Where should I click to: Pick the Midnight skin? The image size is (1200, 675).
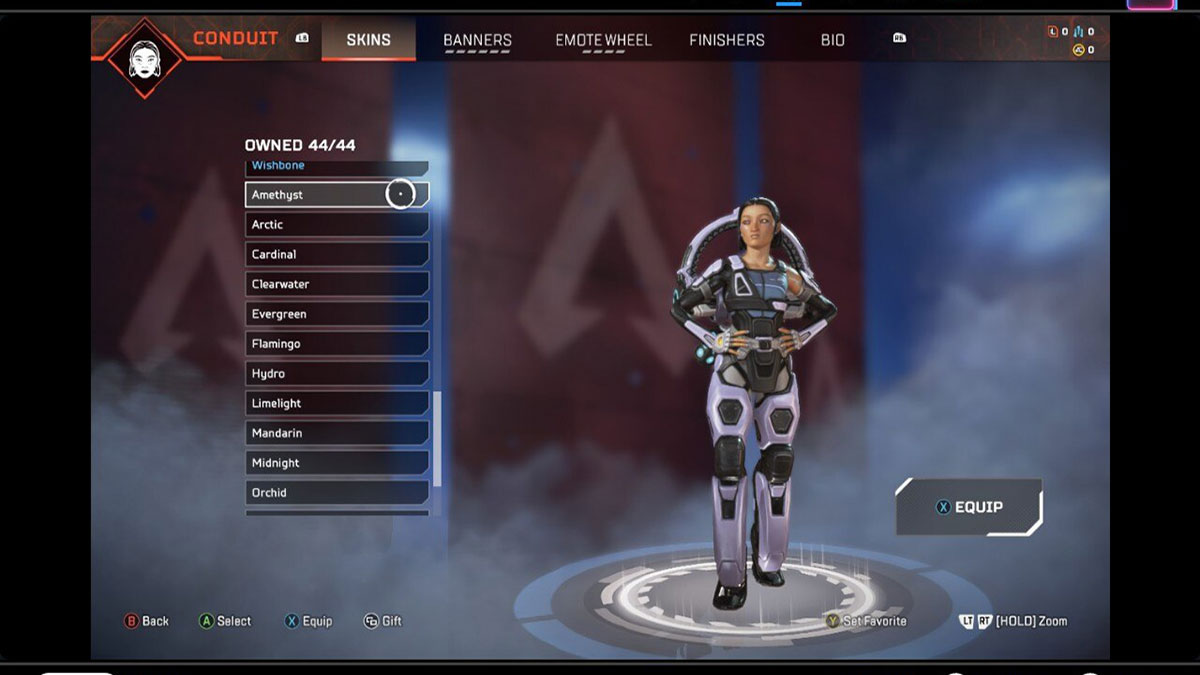click(x=336, y=463)
